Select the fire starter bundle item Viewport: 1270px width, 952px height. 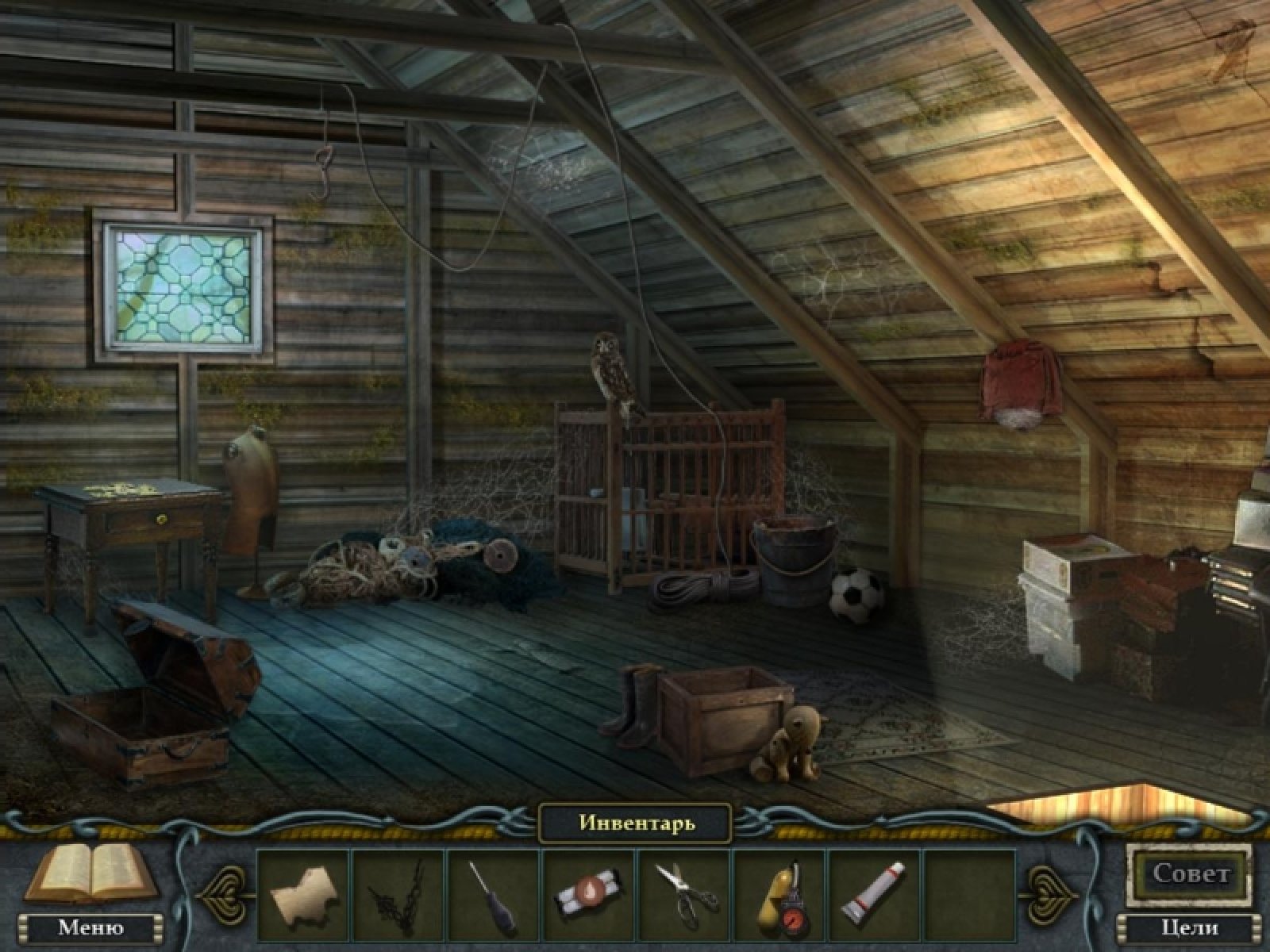click(x=588, y=892)
